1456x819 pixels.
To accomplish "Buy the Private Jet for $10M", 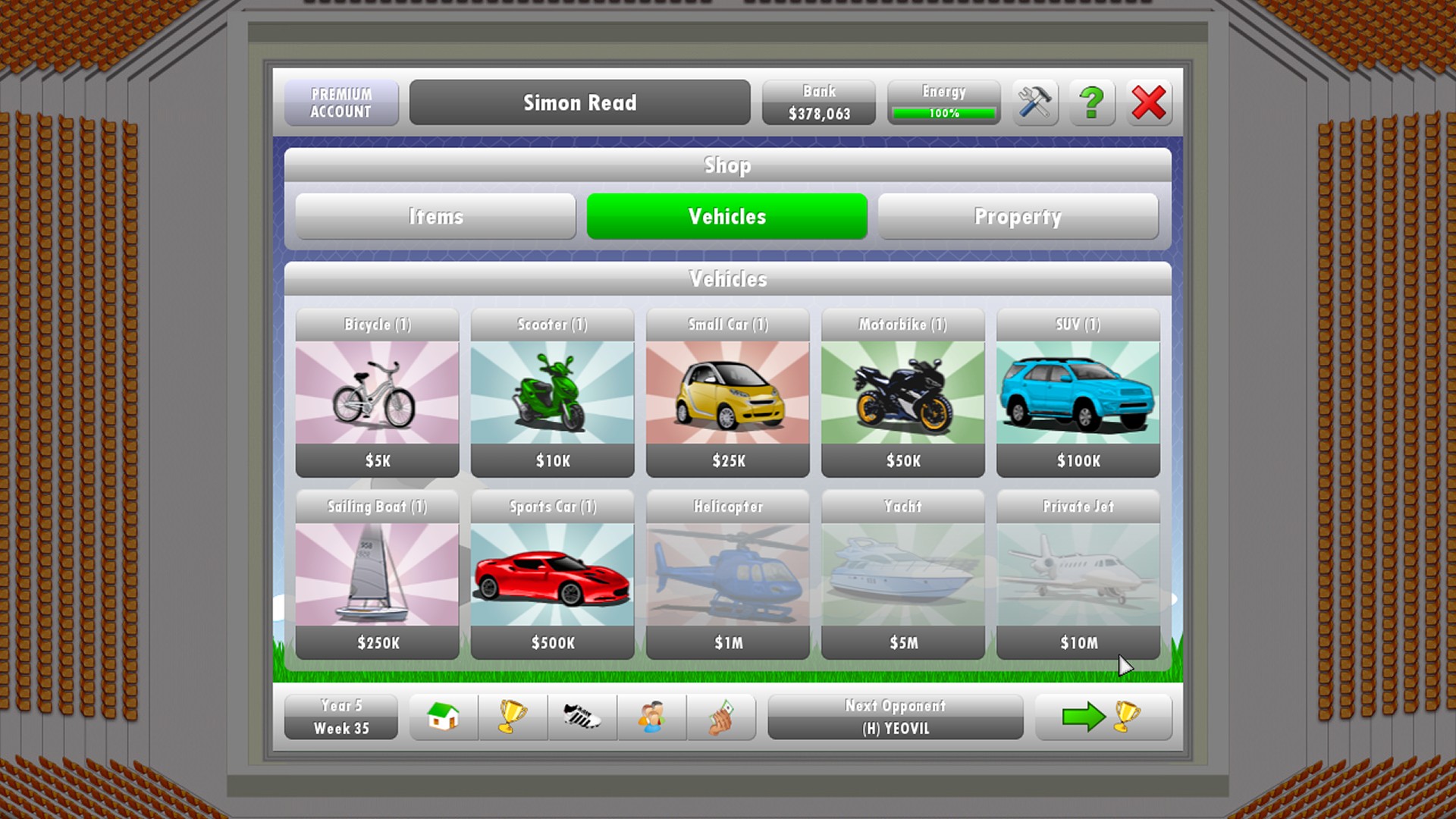I will click(1078, 574).
